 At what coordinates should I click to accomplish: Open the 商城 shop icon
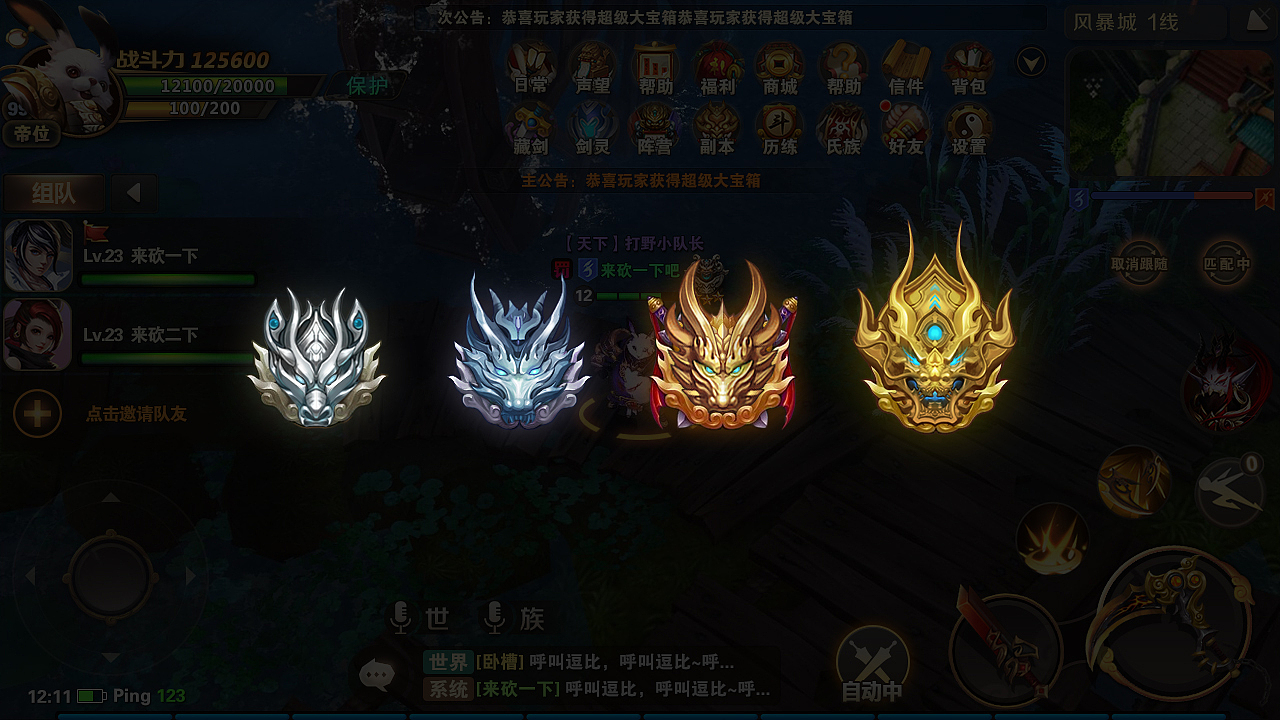click(780, 70)
